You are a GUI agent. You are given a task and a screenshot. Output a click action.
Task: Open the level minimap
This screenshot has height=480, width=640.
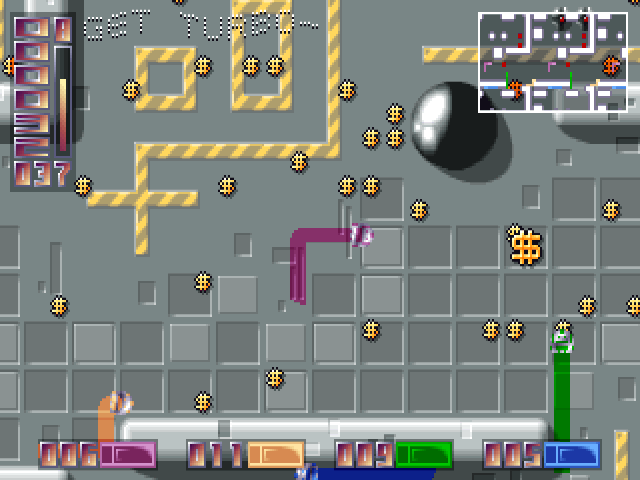tap(551, 61)
